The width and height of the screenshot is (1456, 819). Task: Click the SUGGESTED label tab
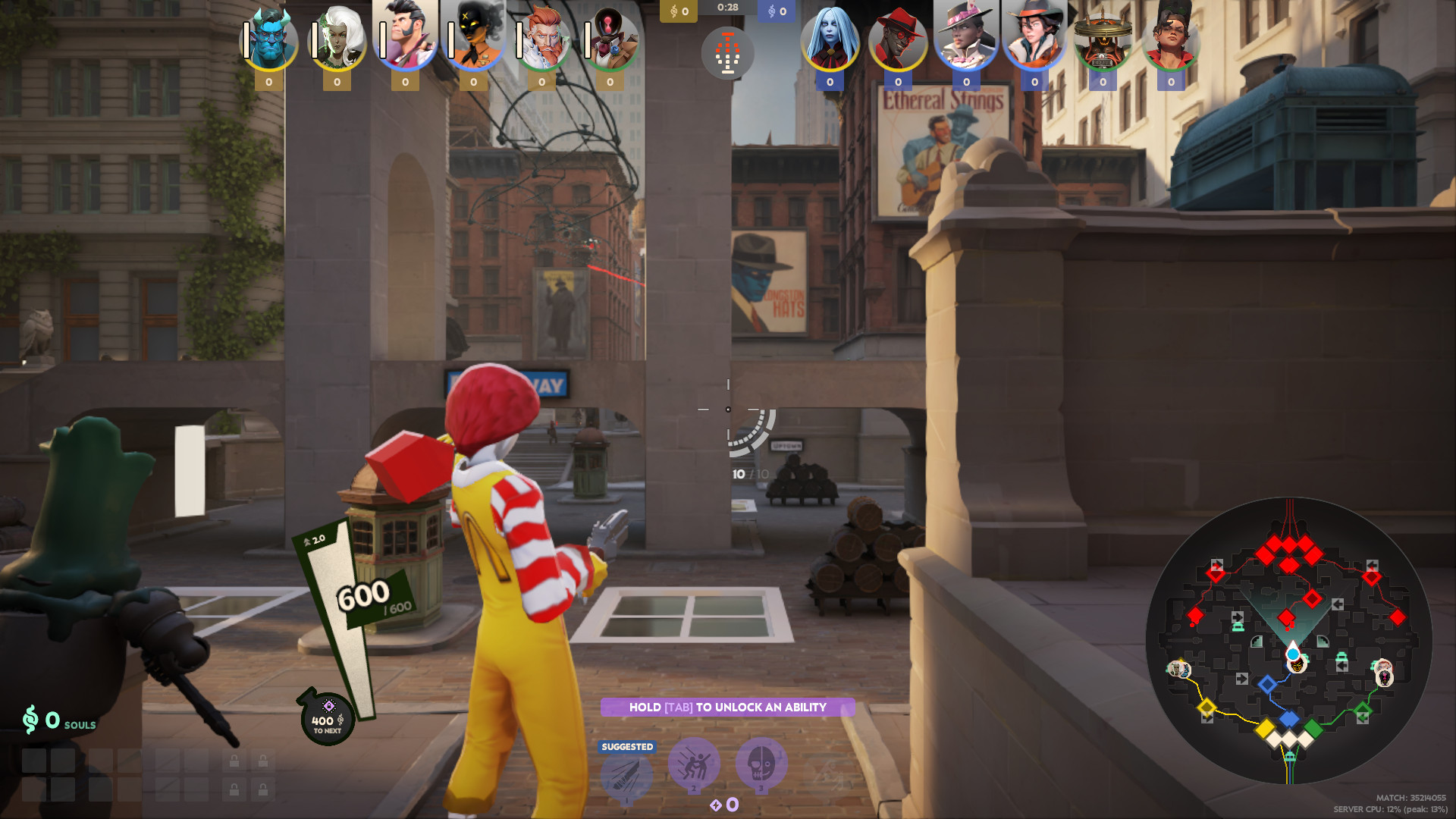626,746
